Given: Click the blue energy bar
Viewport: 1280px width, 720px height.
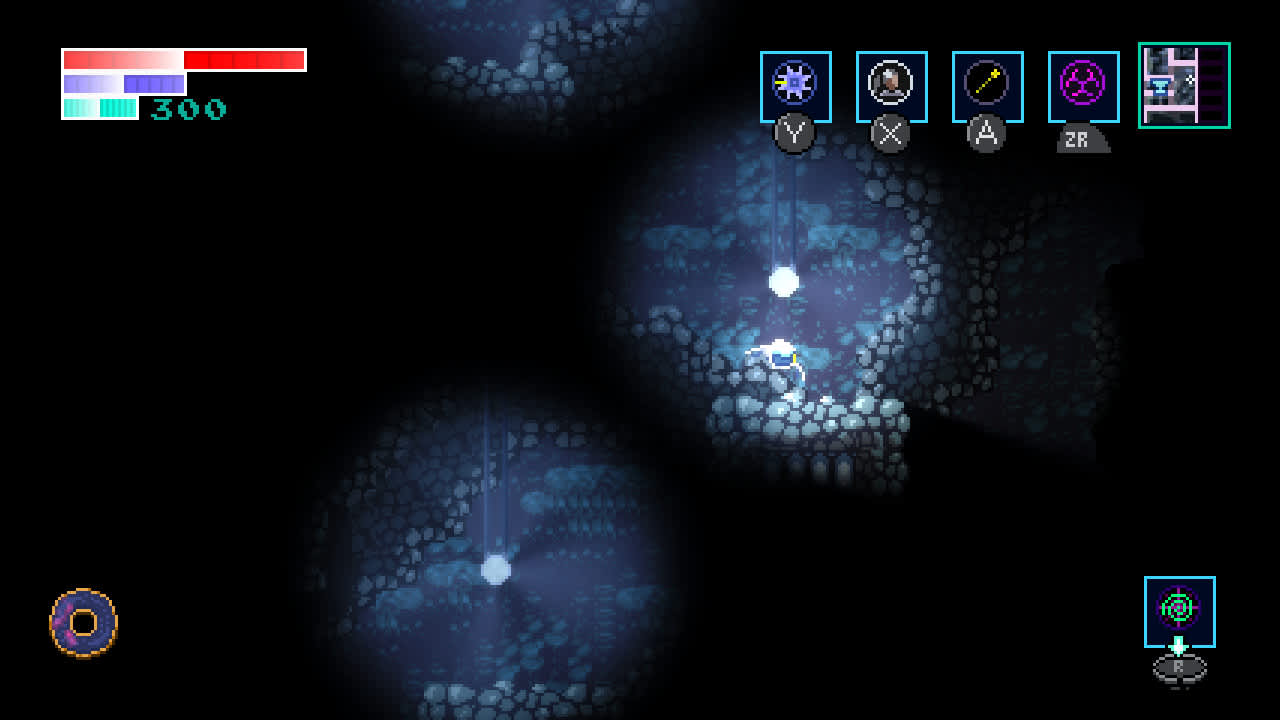Looking at the screenshot, I should click(x=122, y=82).
